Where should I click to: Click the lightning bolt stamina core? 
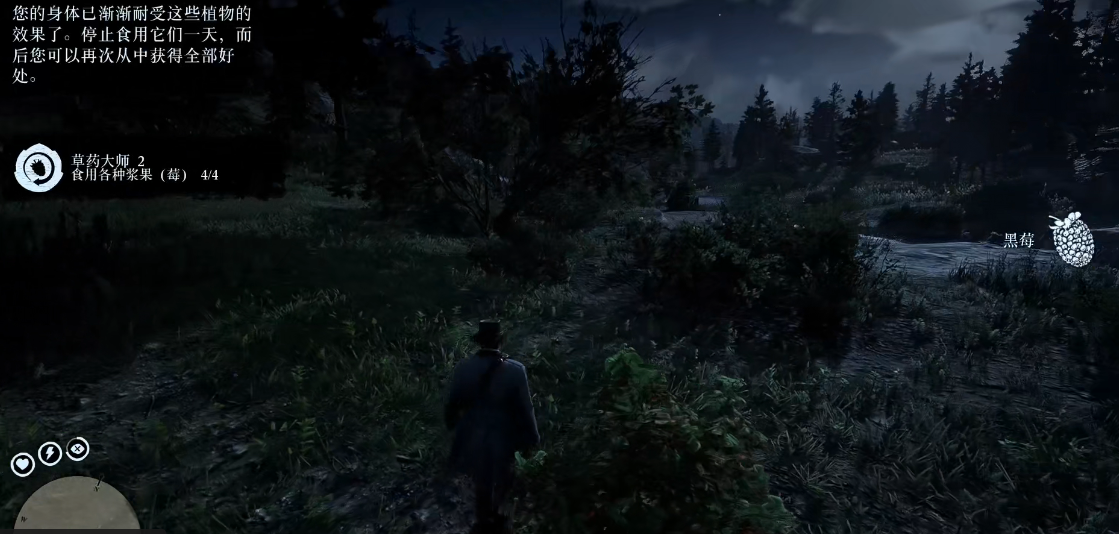pos(49,454)
